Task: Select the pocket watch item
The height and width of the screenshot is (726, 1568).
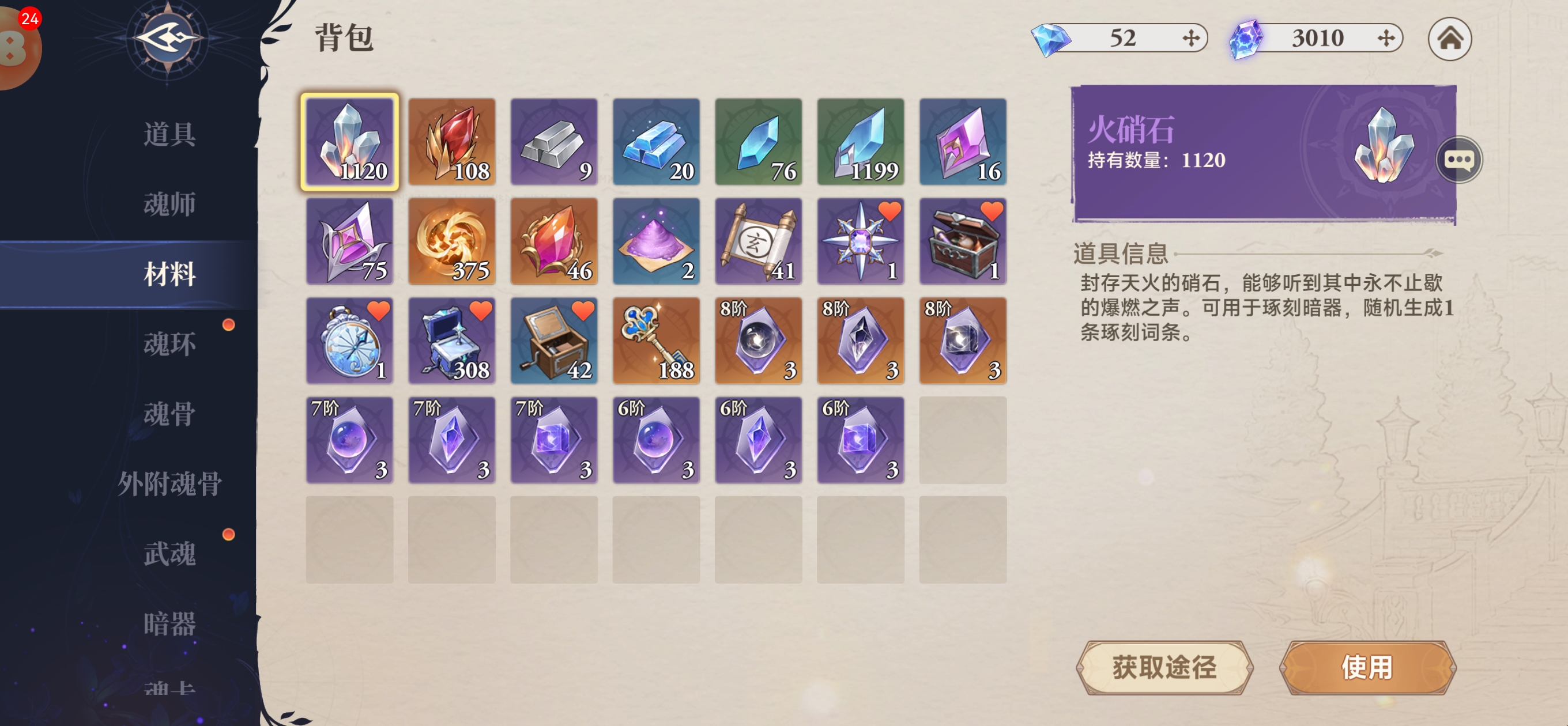Action: click(349, 342)
